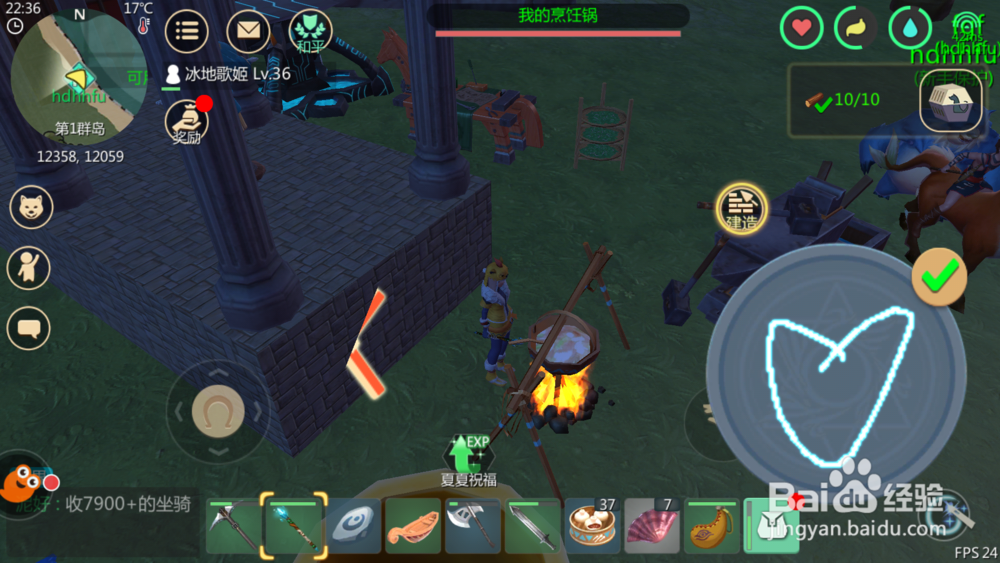Open the pet dog face icon
The width and height of the screenshot is (1000, 563).
click(30, 207)
